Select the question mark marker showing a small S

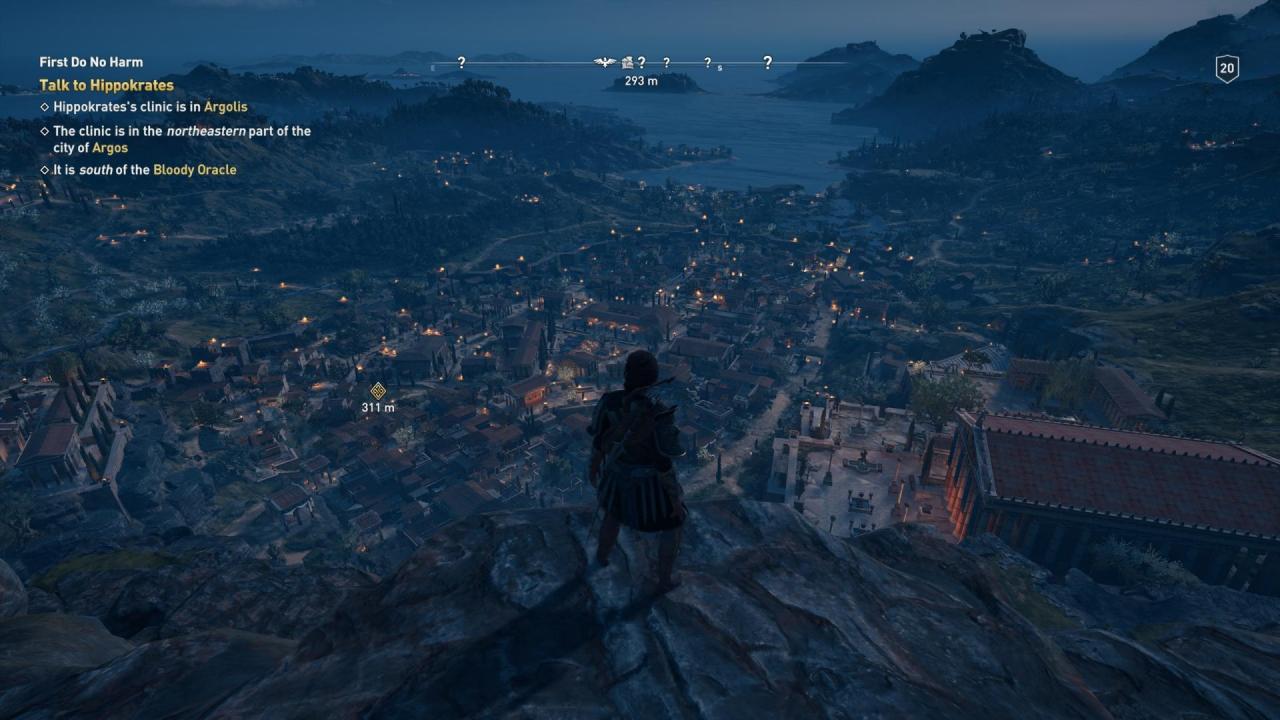click(708, 62)
